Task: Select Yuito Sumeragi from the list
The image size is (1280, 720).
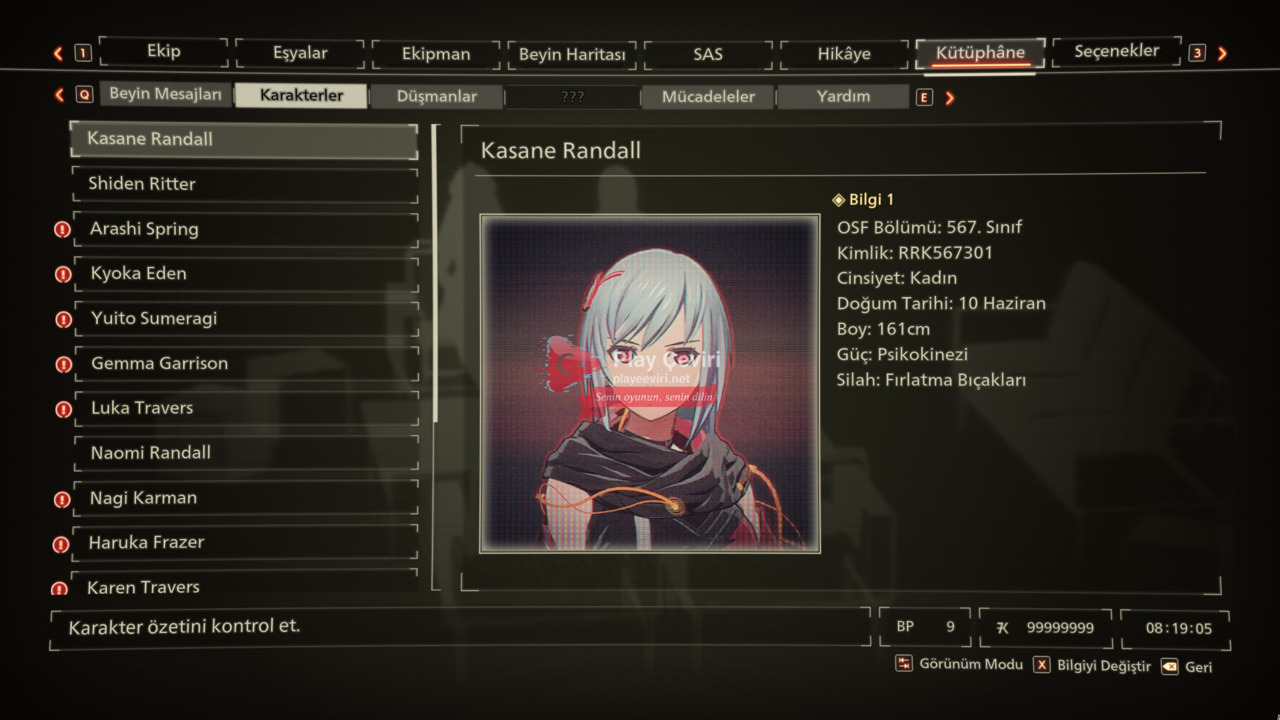Action: pyautogui.click(x=244, y=319)
